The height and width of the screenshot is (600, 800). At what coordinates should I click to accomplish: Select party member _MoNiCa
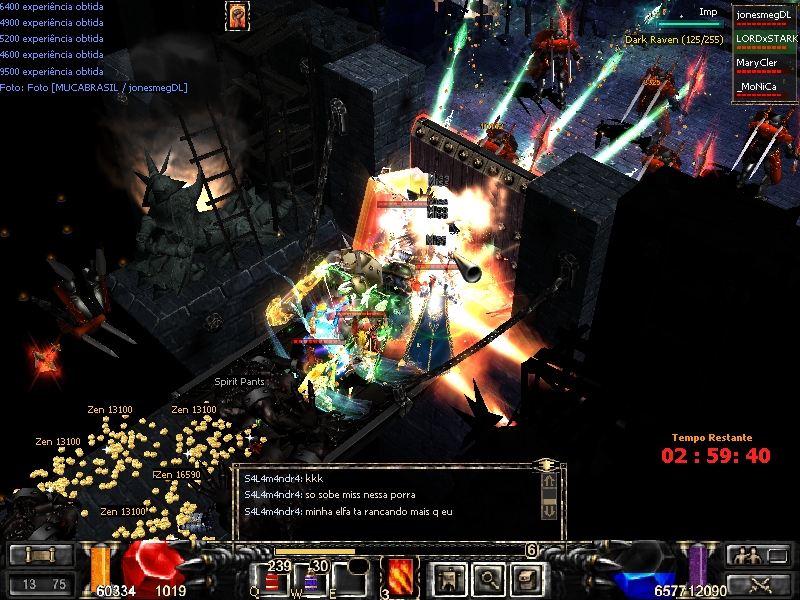point(763,88)
